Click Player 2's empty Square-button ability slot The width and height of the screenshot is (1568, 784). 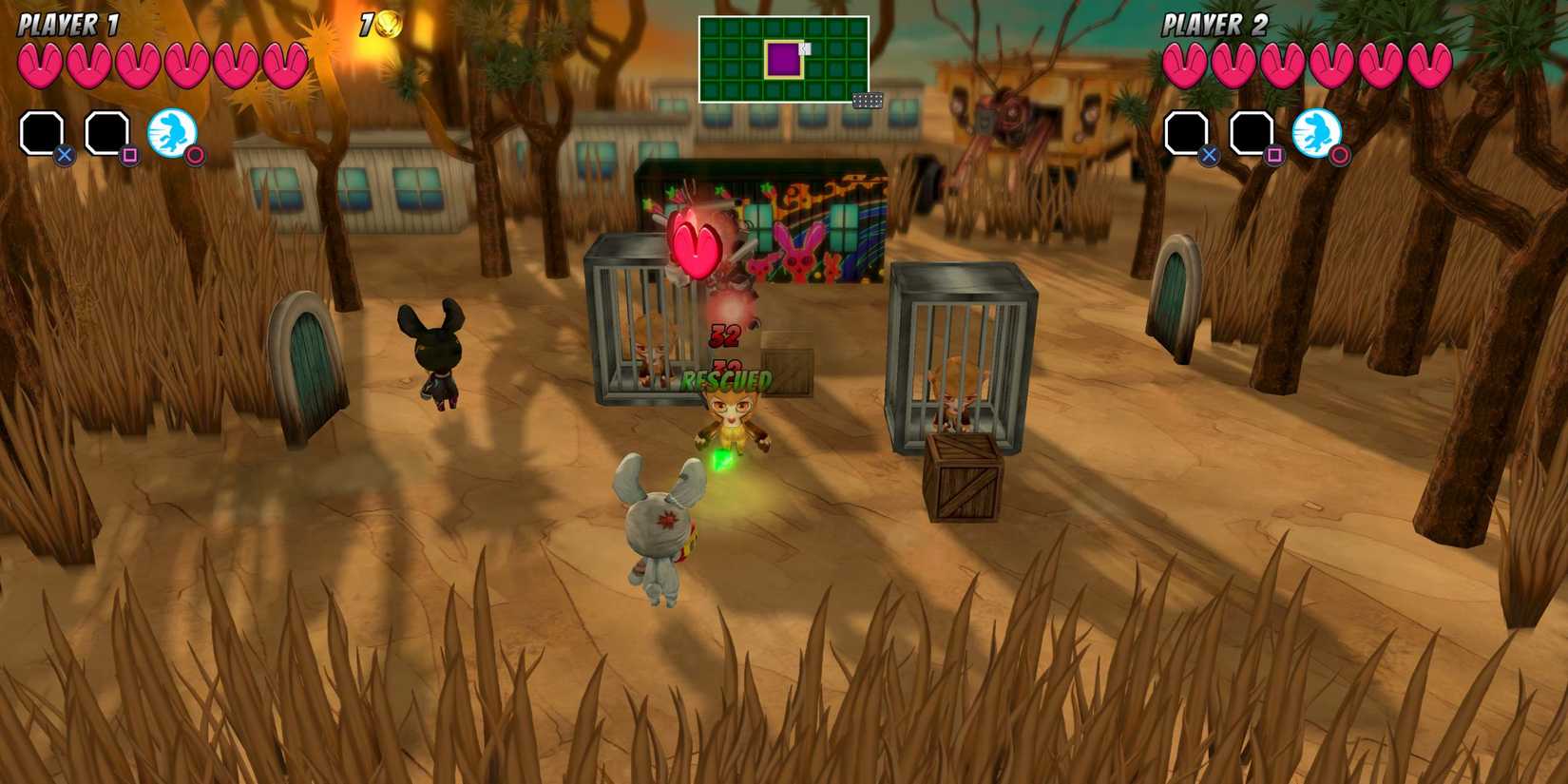click(1252, 133)
